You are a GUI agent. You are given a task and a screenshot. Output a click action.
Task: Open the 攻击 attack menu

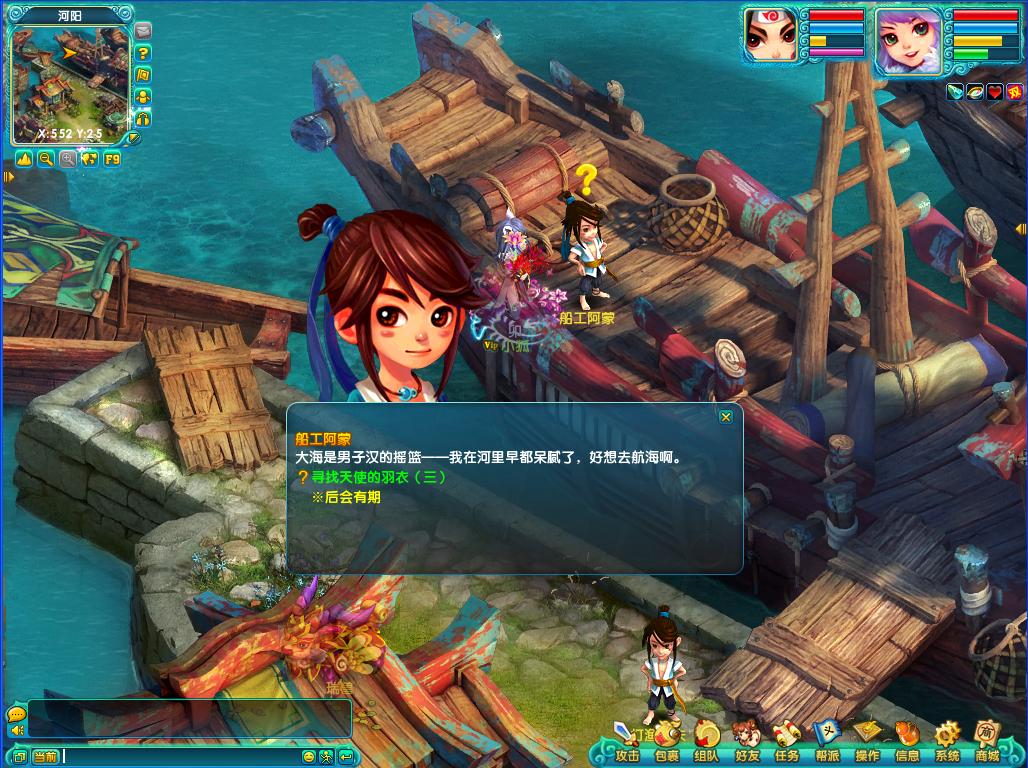tap(628, 743)
